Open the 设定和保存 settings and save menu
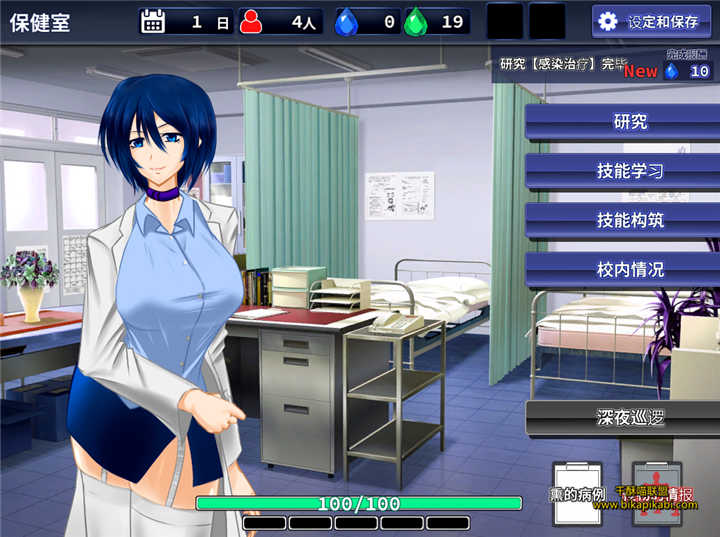The image size is (720, 537). click(x=653, y=21)
